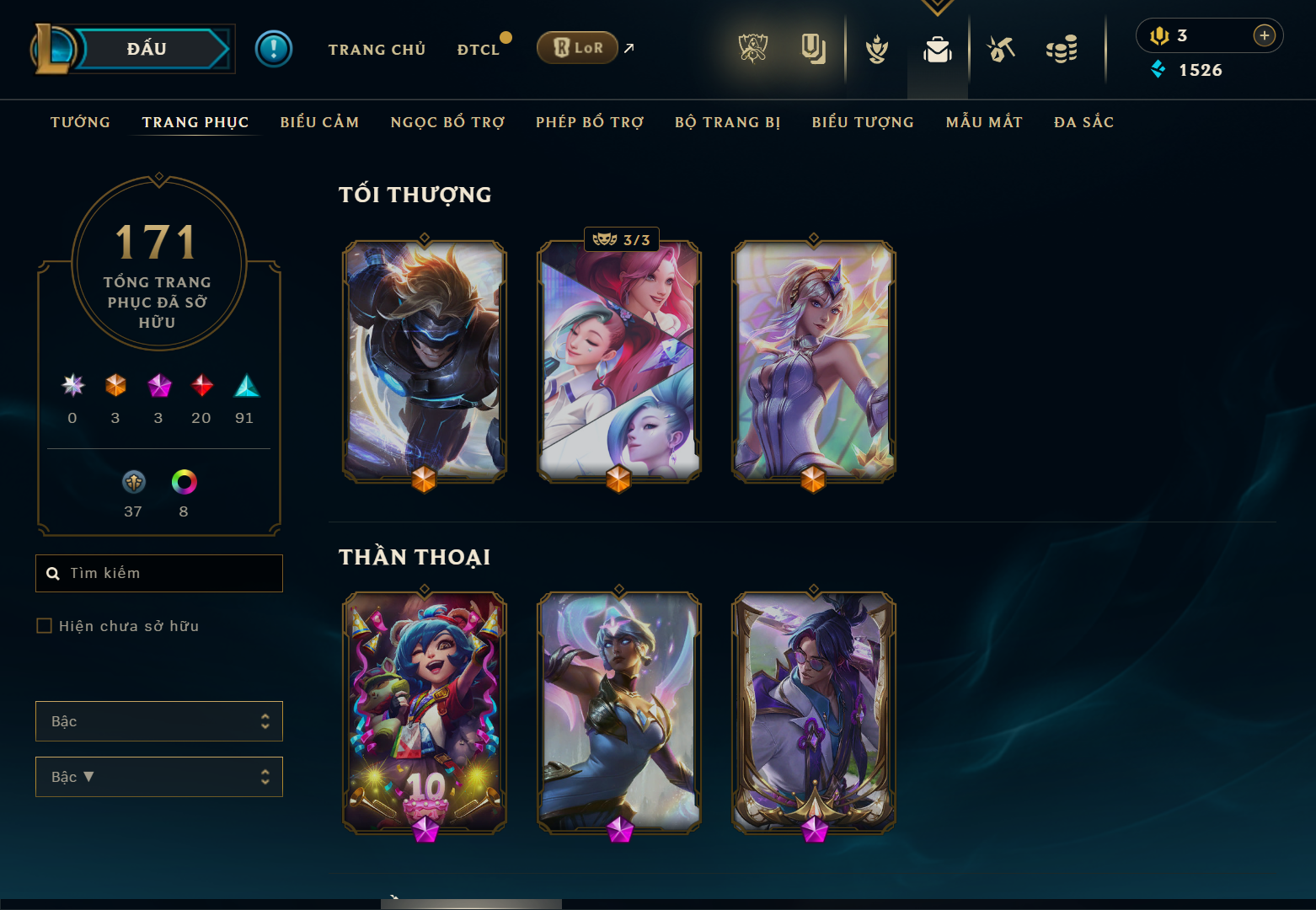This screenshot has width=1316, height=910.
Task: Click the plus button to buy currency
Action: pyautogui.click(x=1264, y=35)
